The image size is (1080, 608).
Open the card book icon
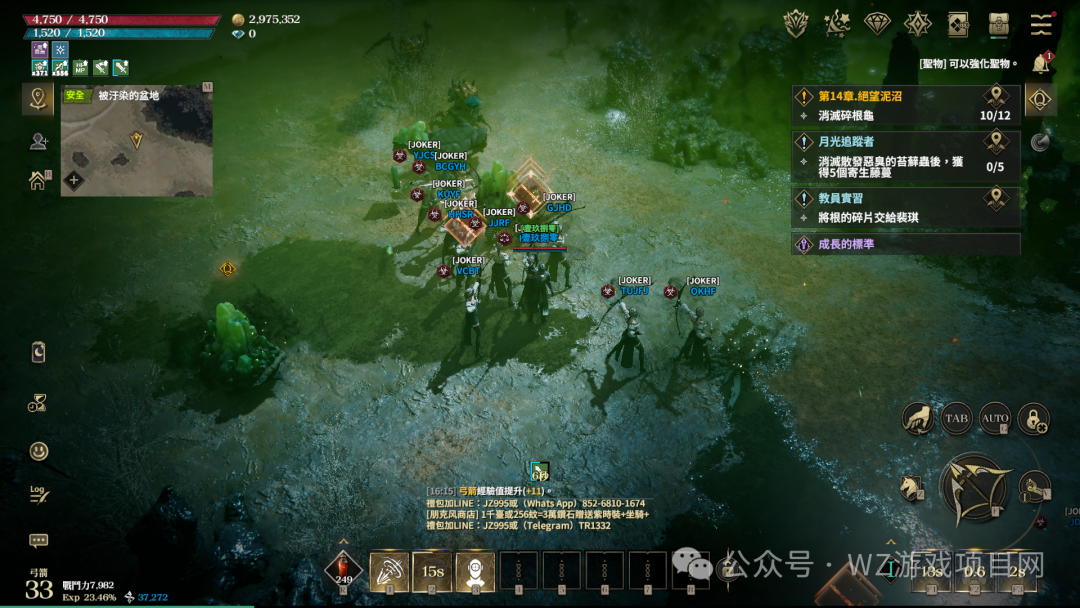(957, 23)
